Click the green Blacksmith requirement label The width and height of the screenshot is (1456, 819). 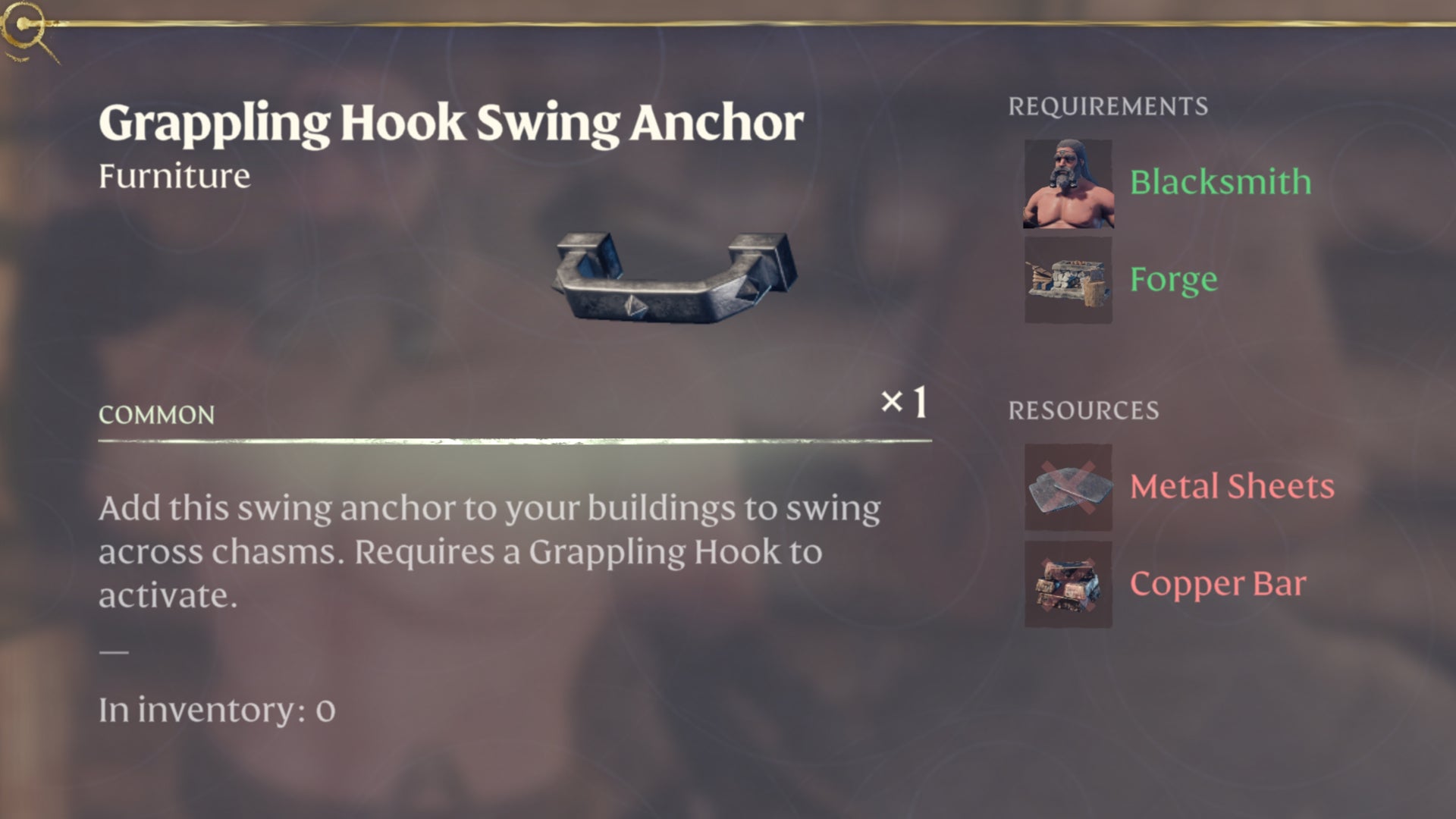tap(1219, 182)
